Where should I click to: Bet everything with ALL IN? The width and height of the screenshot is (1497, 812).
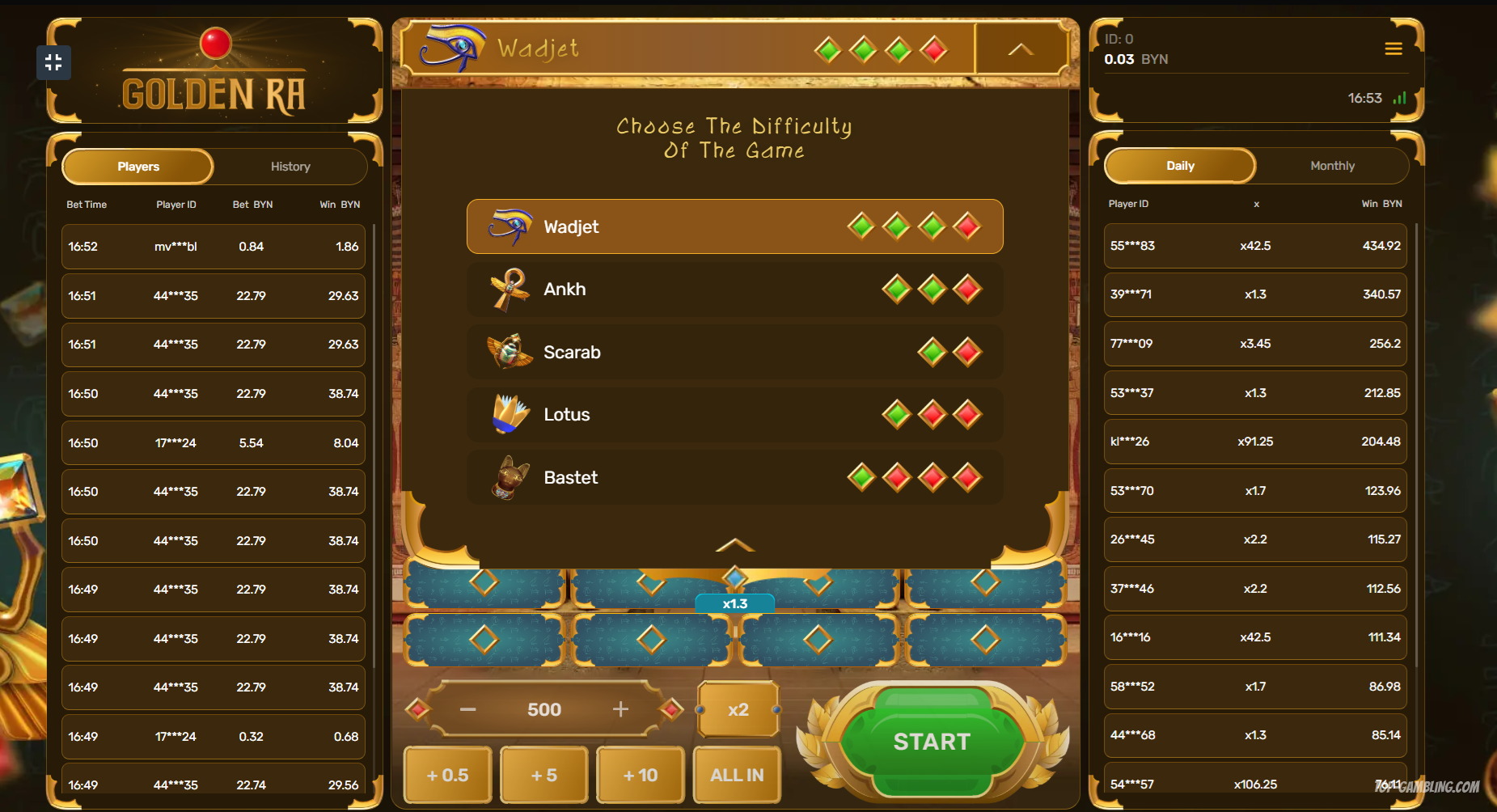tap(737, 775)
